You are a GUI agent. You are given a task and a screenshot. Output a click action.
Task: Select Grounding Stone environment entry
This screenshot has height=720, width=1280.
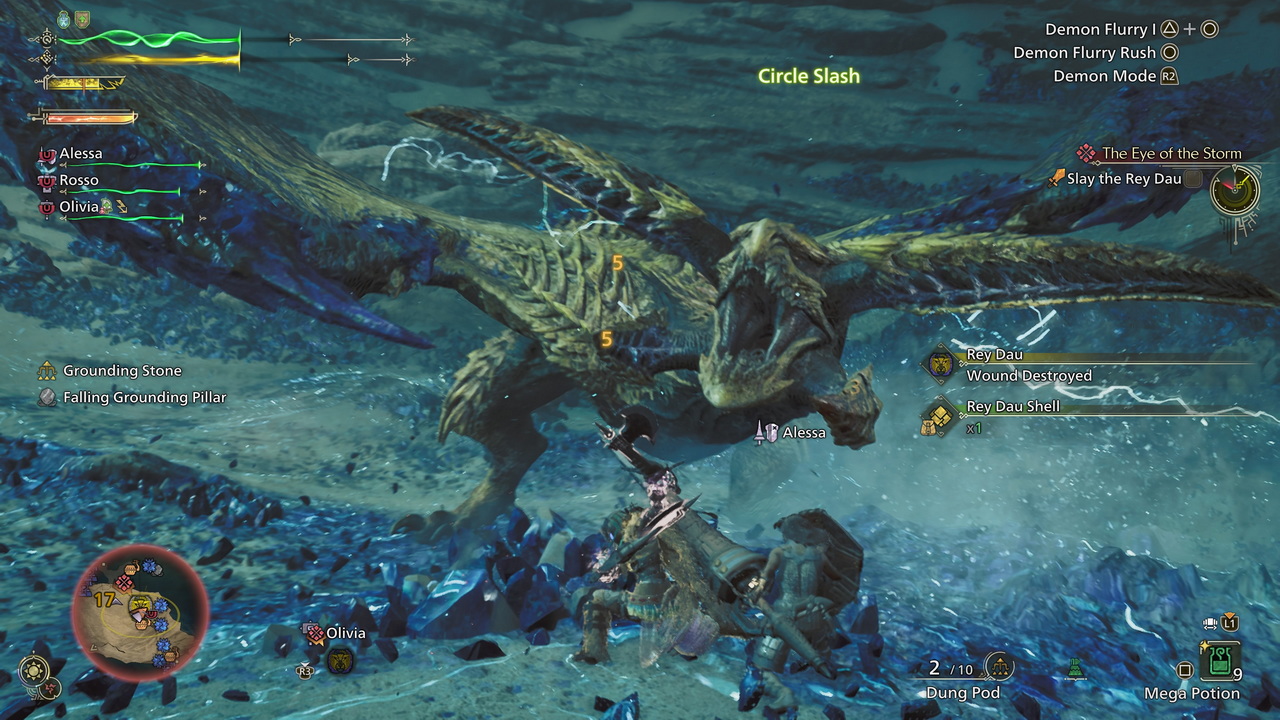122,371
